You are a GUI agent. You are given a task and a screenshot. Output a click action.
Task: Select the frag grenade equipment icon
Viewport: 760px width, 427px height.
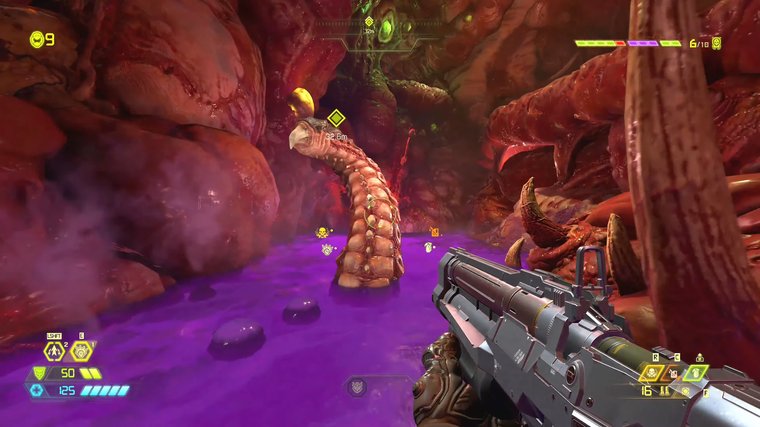pyautogui.click(x=82, y=350)
